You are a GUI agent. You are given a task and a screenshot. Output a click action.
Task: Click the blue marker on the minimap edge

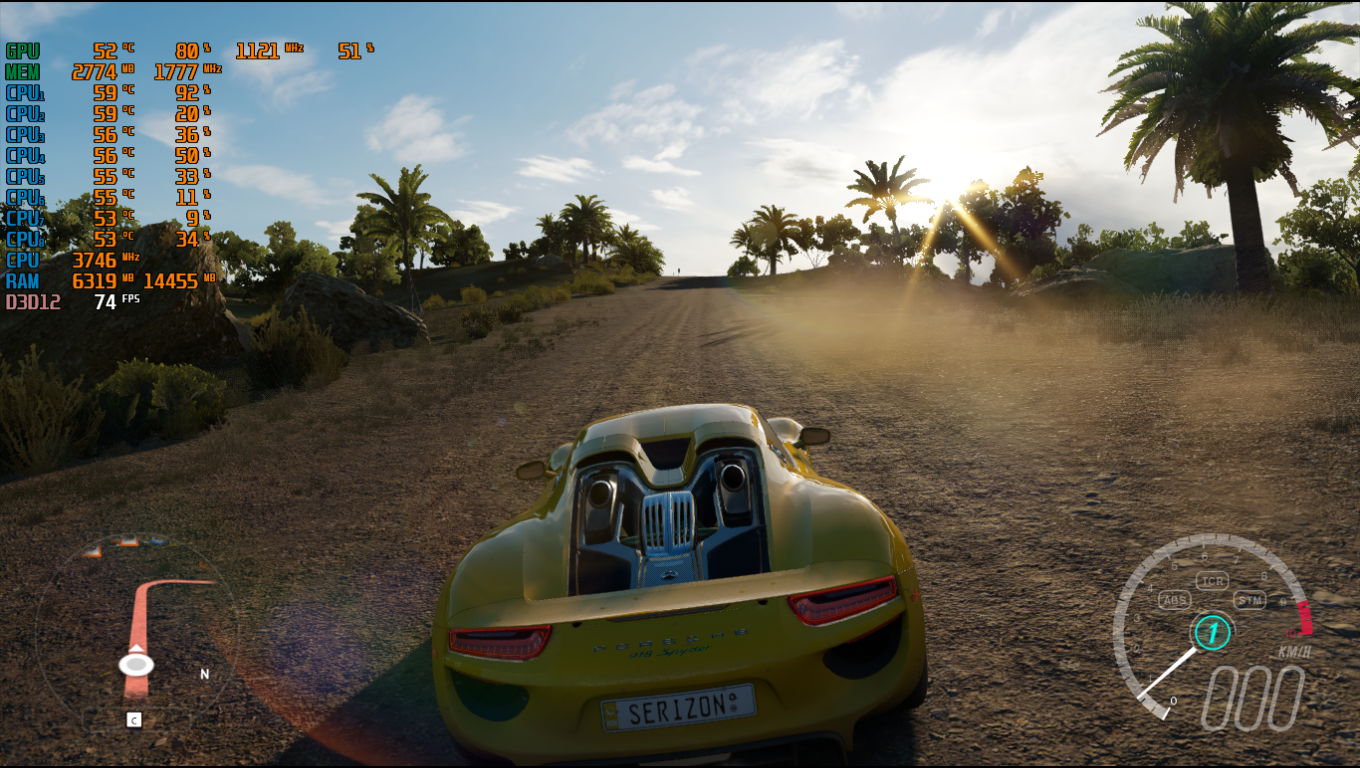[156, 541]
